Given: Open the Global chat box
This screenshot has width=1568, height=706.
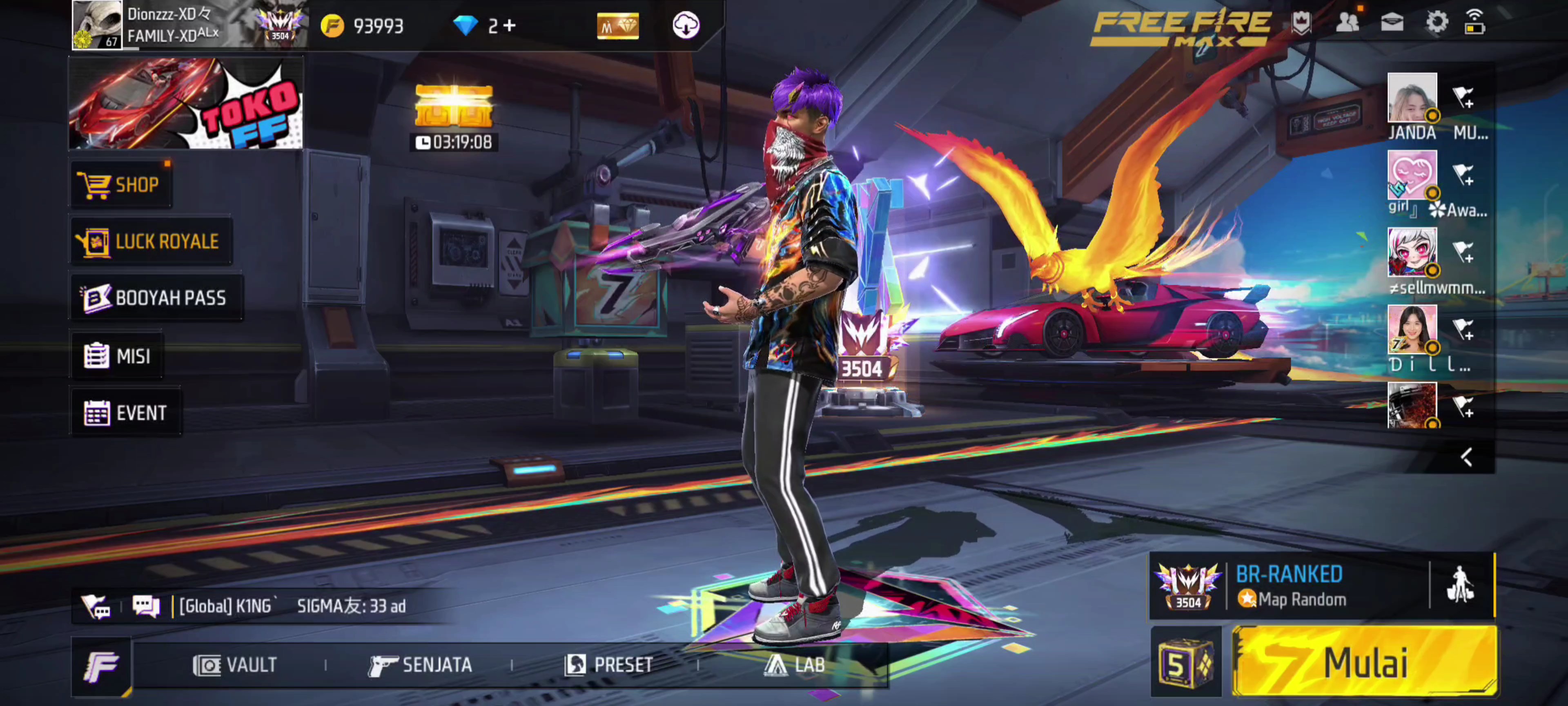Looking at the screenshot, I should (x=292, y=606).
